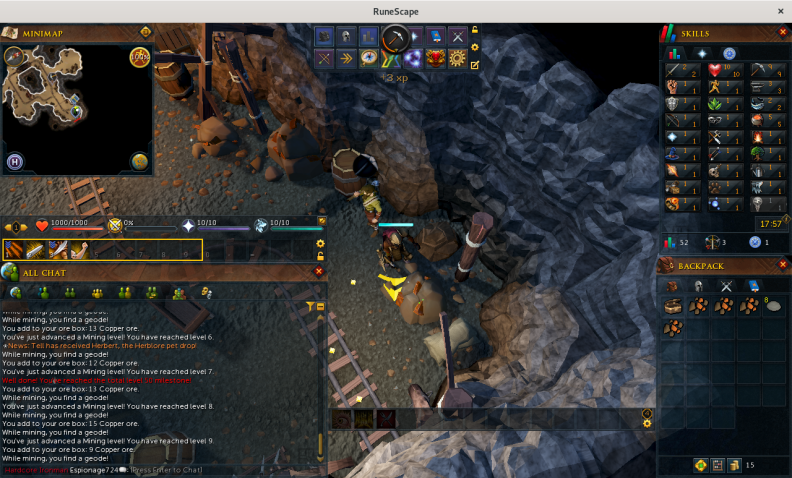Screen dimensions: 792x478
Task: Close the Skills panel
Action: [781, 34]
